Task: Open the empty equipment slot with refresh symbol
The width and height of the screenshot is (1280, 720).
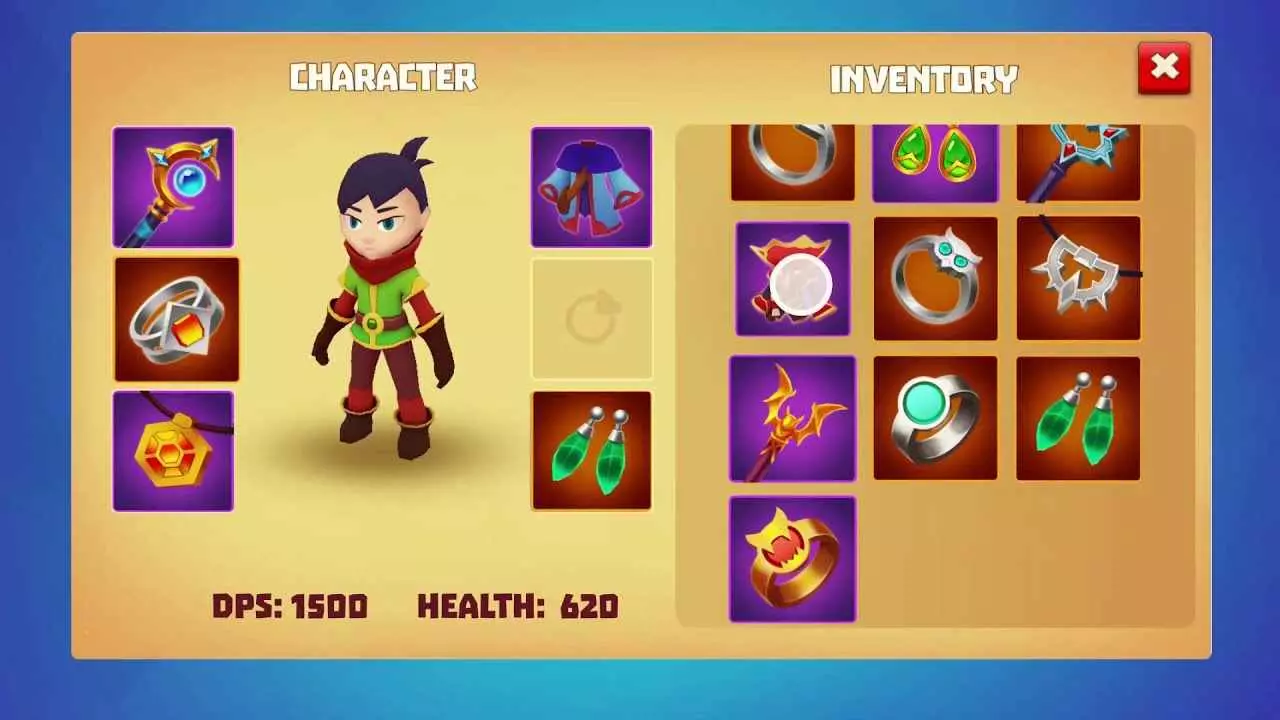Action: coord(591,318)
